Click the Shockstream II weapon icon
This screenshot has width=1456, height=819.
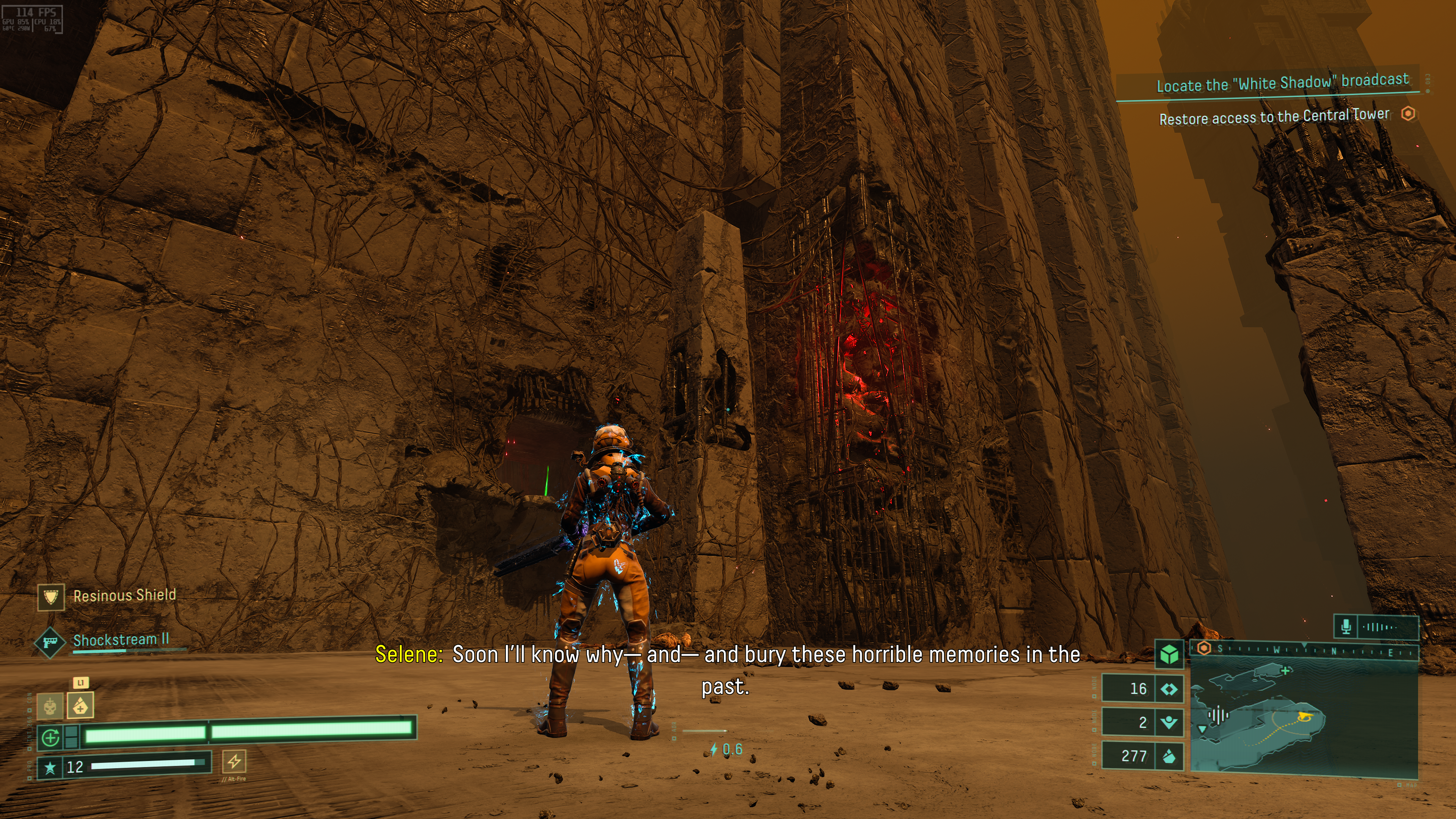tap(50, 642)
